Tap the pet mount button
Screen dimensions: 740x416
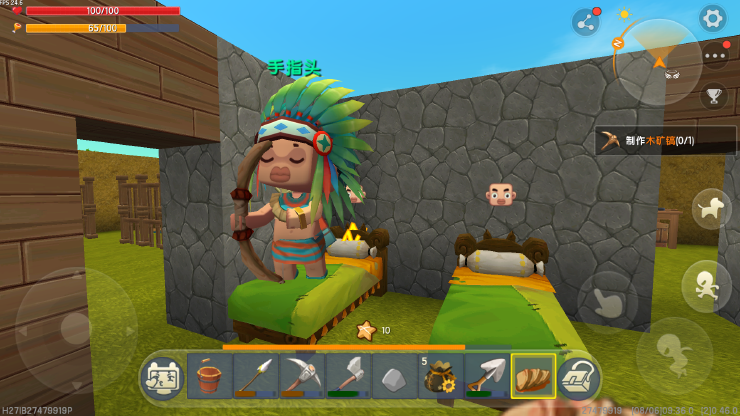(711, 209)
